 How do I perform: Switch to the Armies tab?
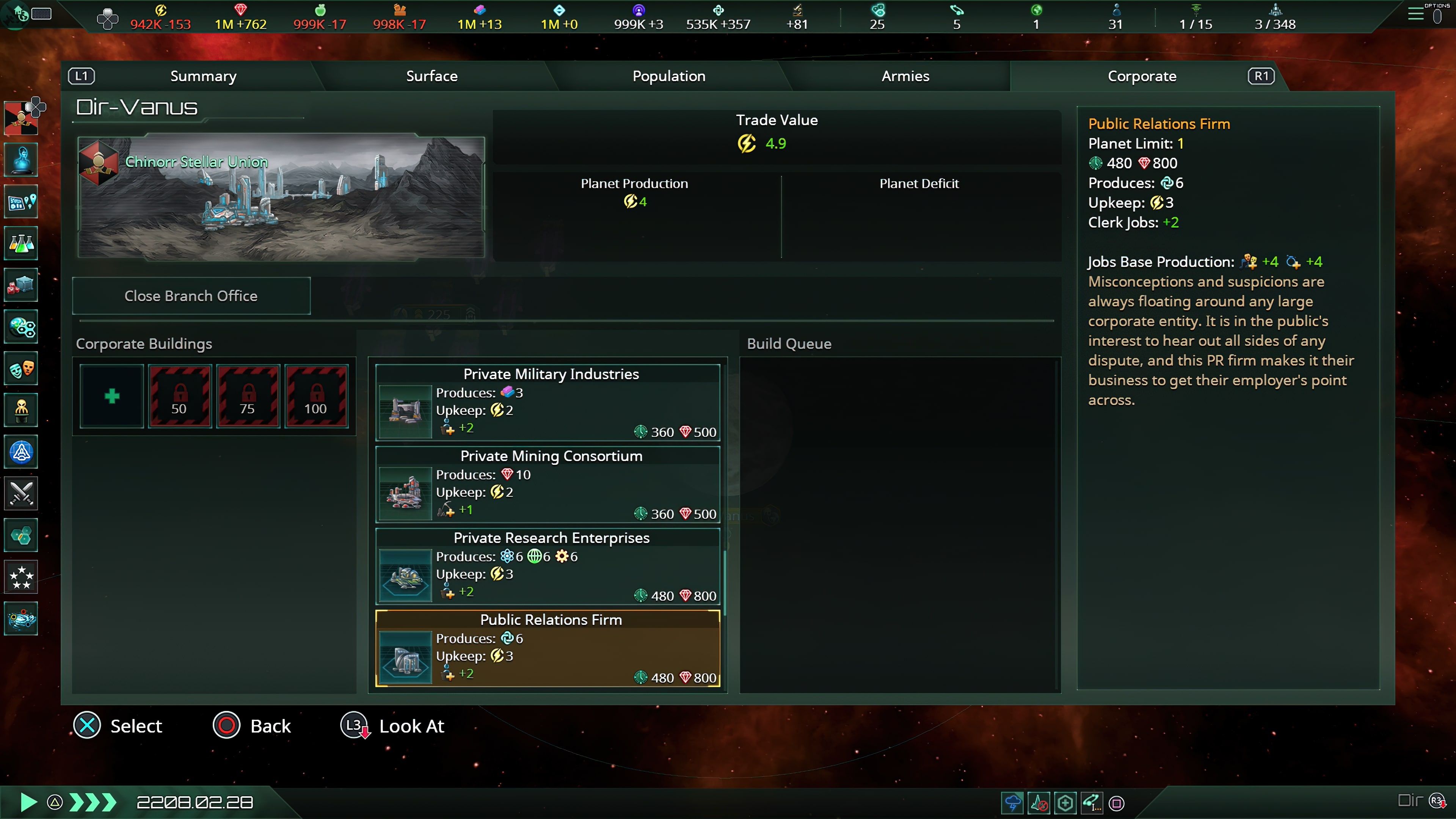point(904,76)
